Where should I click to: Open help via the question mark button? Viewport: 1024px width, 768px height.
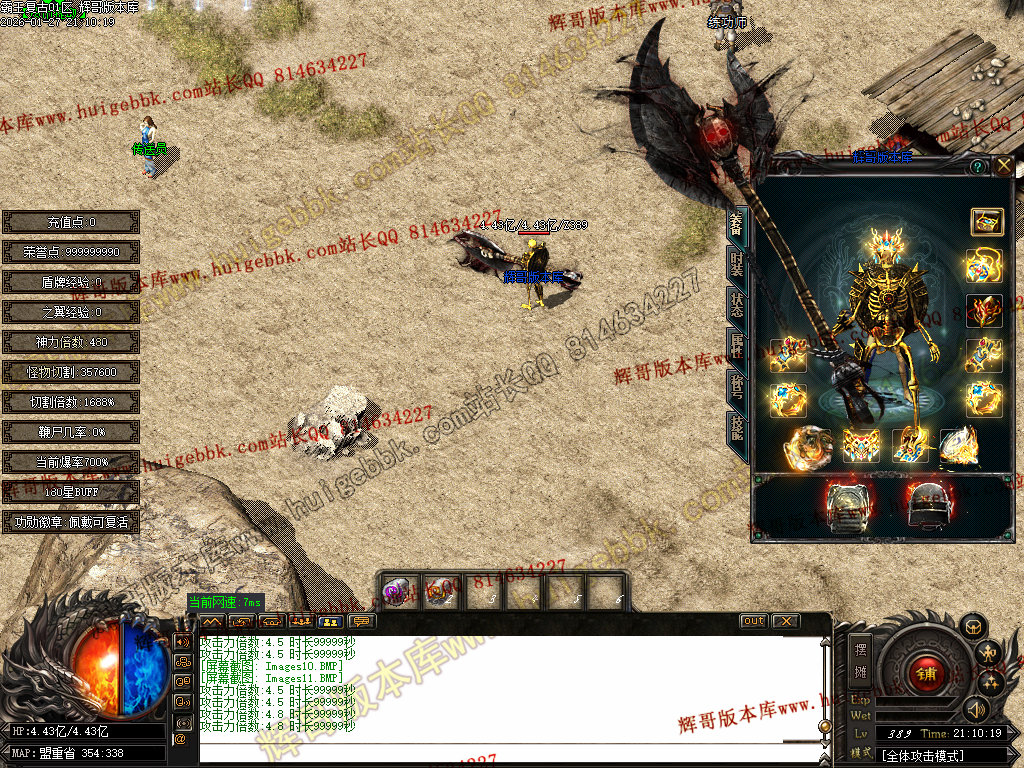point(977,166)
